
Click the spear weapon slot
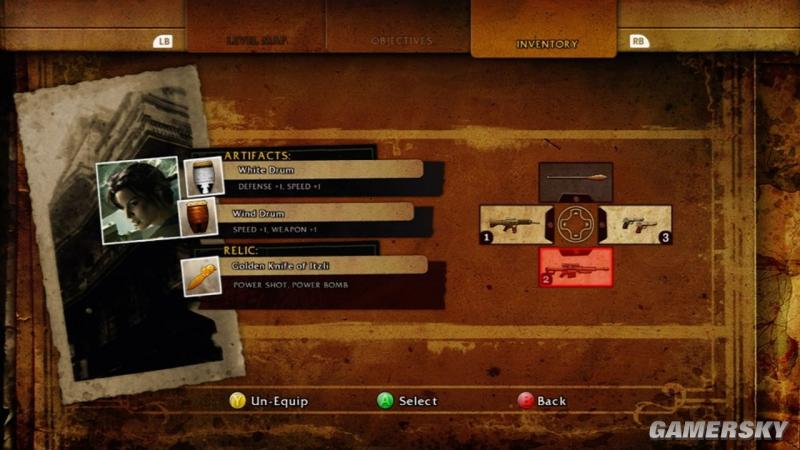[575, 182]
